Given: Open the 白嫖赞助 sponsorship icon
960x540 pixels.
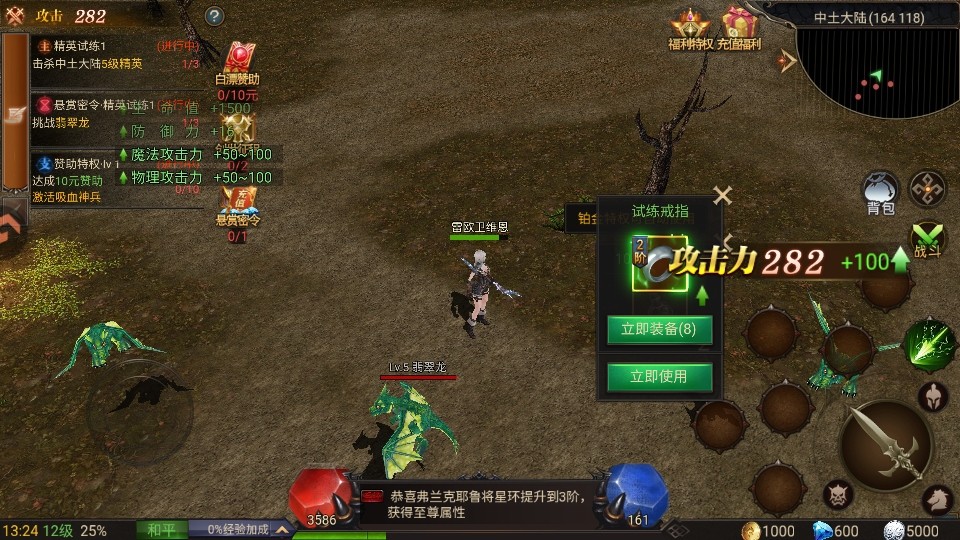Looking at the screenshot, I should (x=238, y=65).
